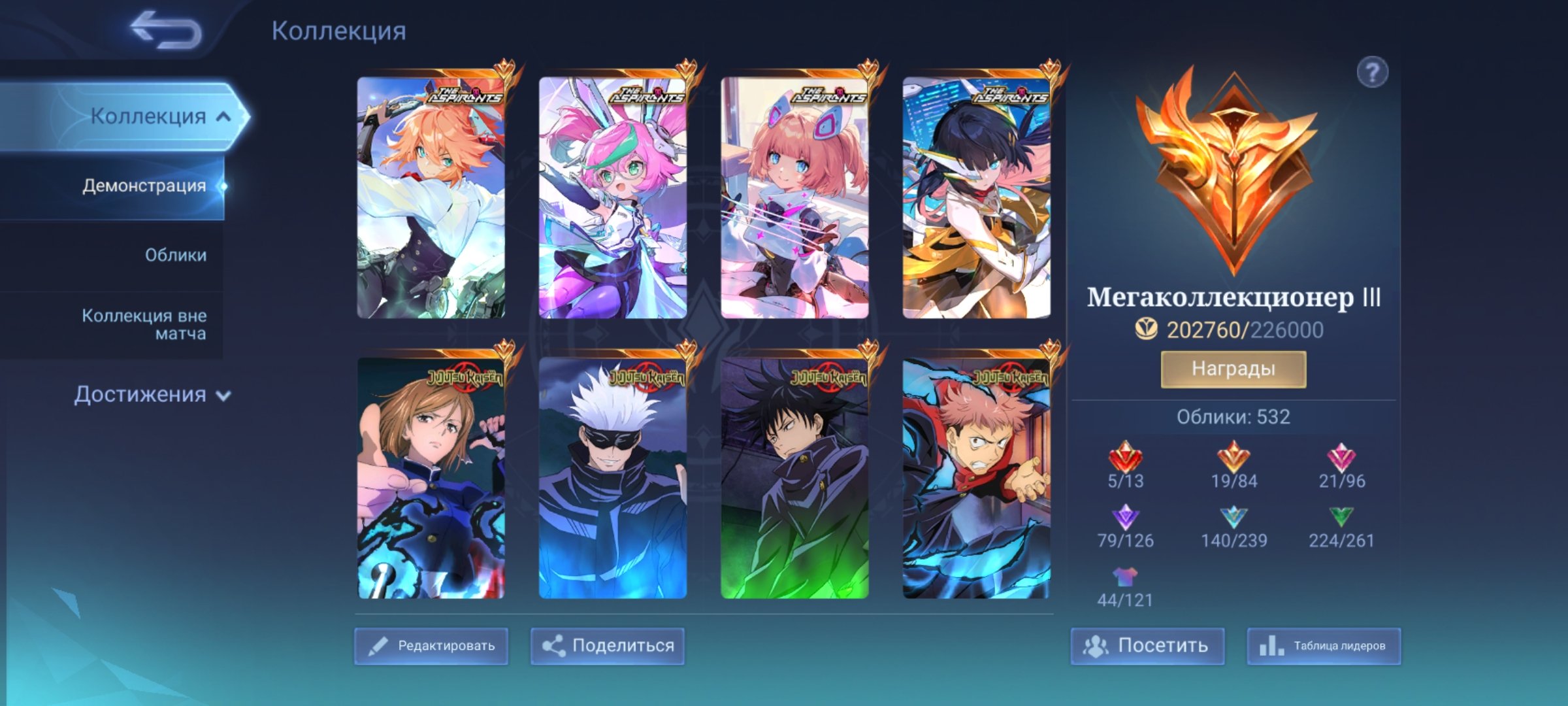This screenshot has height=706, width=1568.
Task: Click the Редактировать button
Action: [431, 646]
